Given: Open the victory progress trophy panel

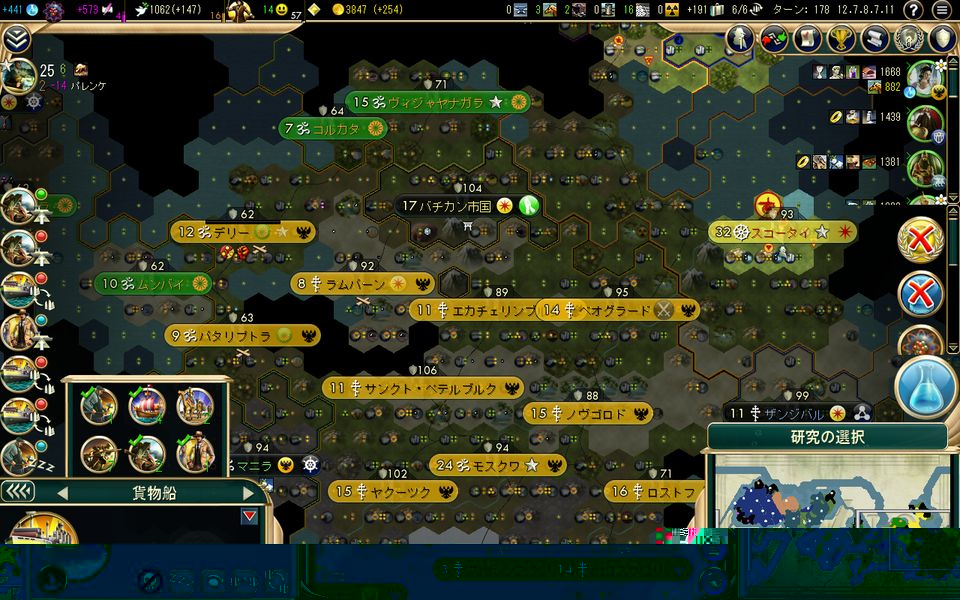Looking at the screenshot, I should 840,39.
